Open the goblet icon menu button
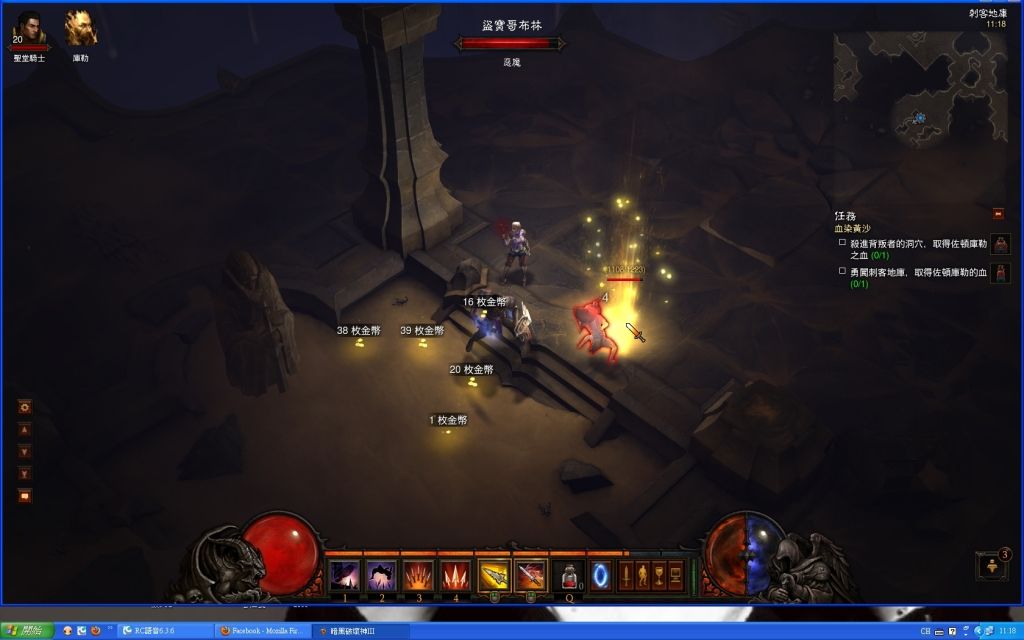The height and width of the screenshot is (640, 1024). tap(659, 575)
